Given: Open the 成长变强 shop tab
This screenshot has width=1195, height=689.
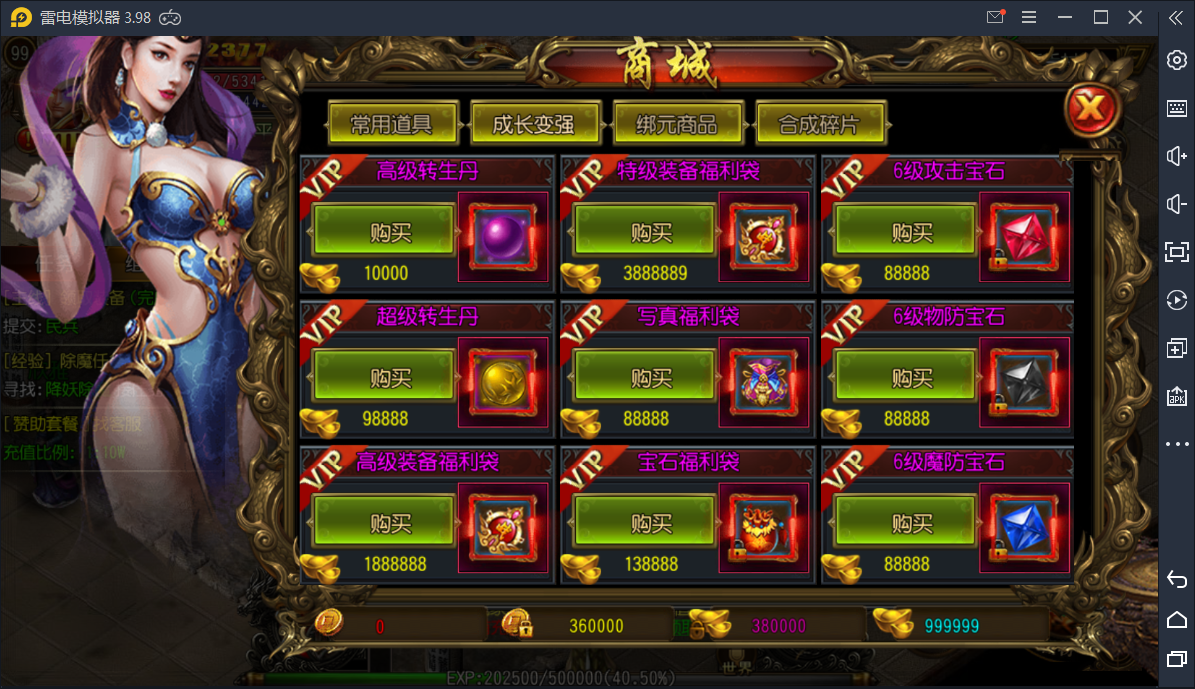Looking at the screenshot, I should (534, 124).
